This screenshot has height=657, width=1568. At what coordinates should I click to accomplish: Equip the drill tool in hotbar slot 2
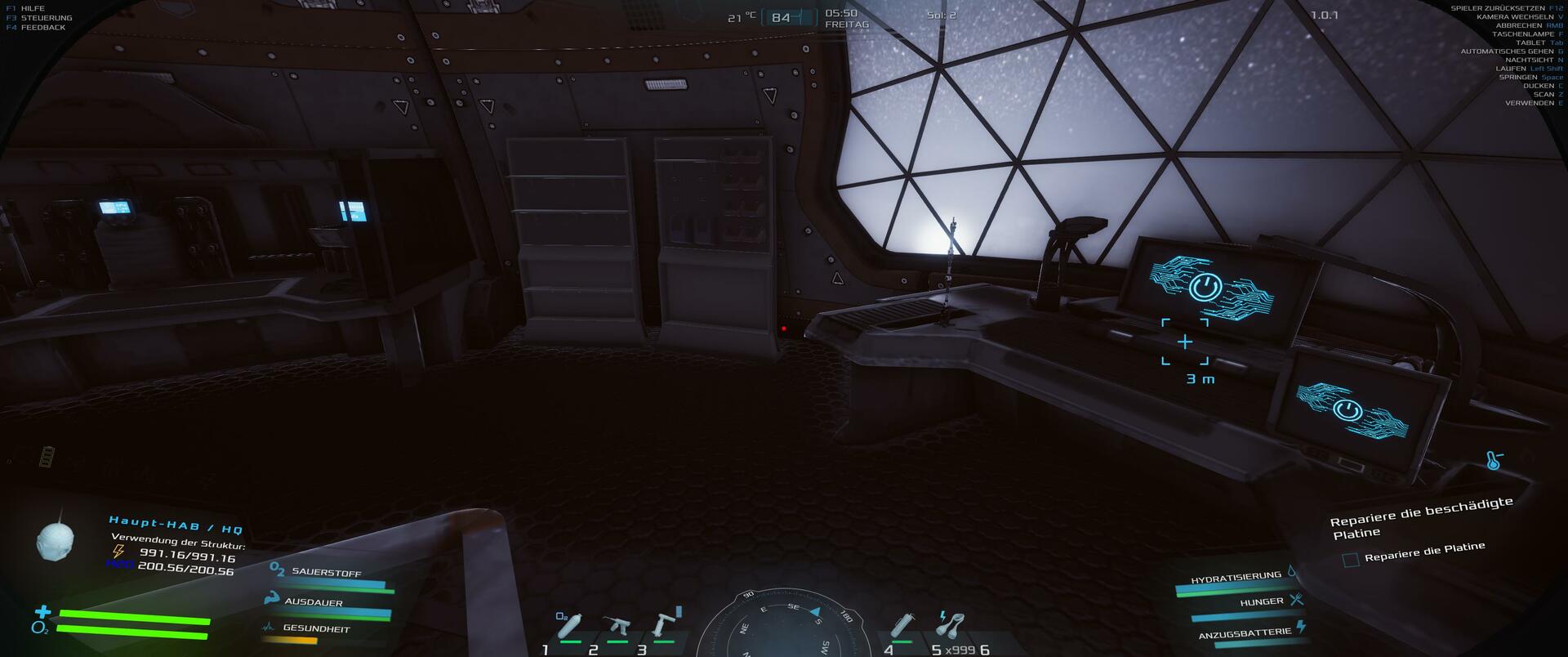coord(617,628)
